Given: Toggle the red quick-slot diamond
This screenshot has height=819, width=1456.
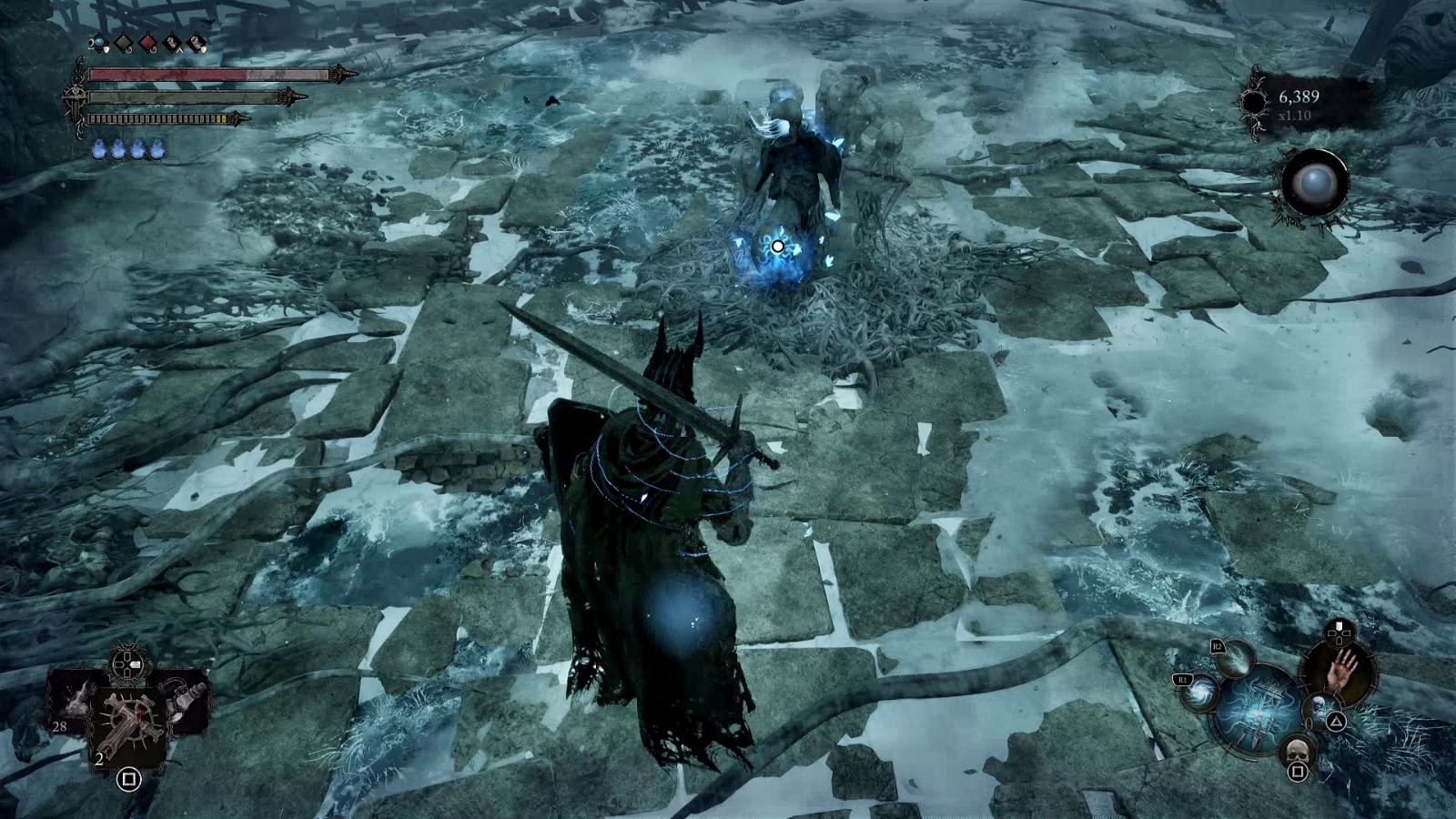Looking at the screenshot, I should tap(148, 43).
